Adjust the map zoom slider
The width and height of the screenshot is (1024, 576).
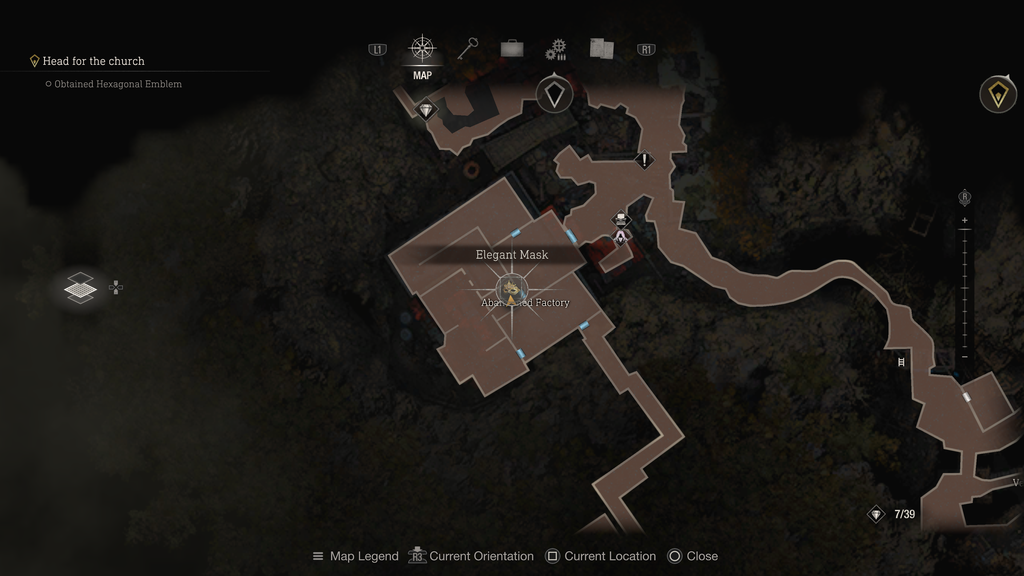[x=964, y=288]
